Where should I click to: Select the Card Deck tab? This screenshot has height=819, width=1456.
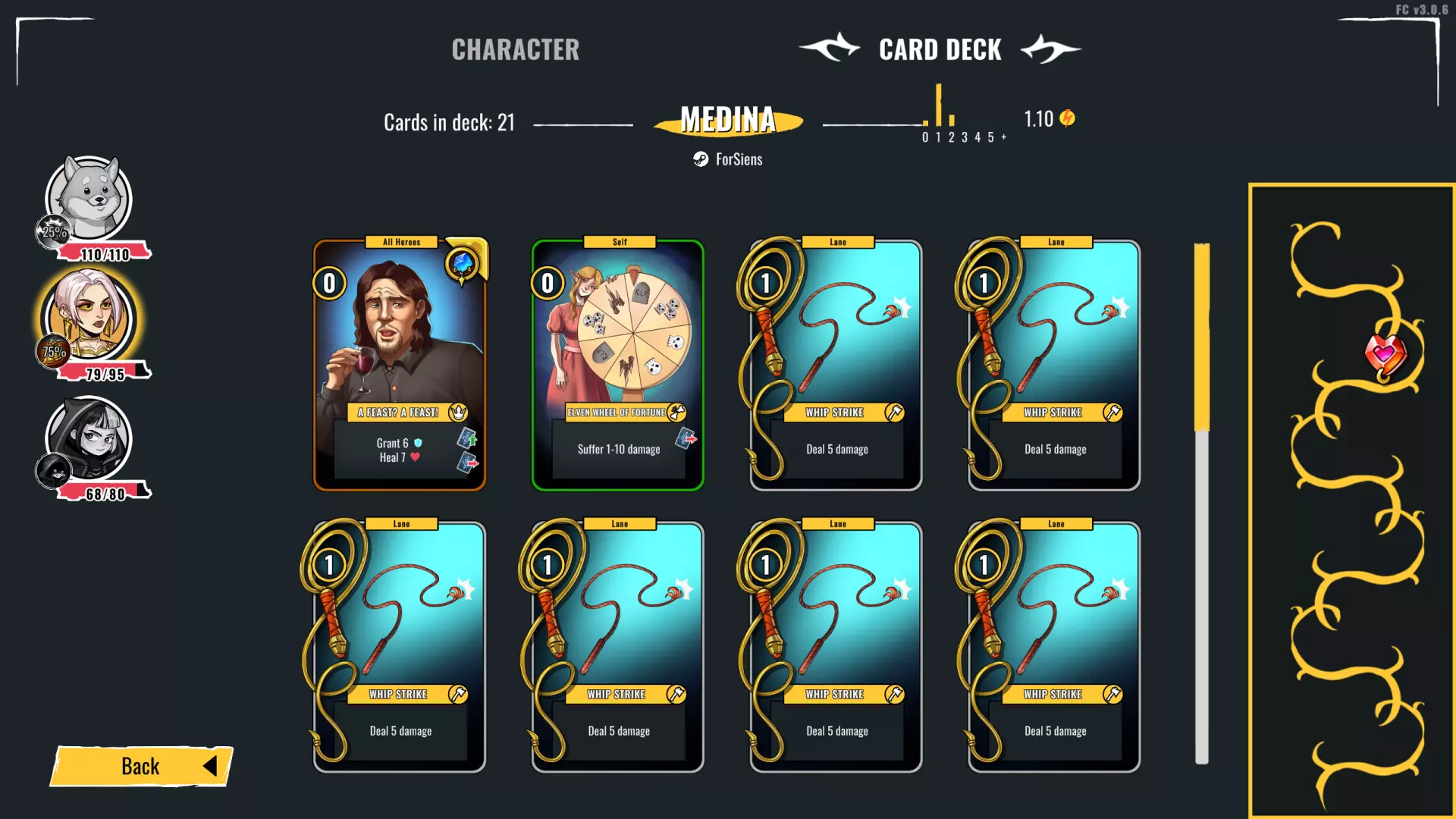(940, 50)
